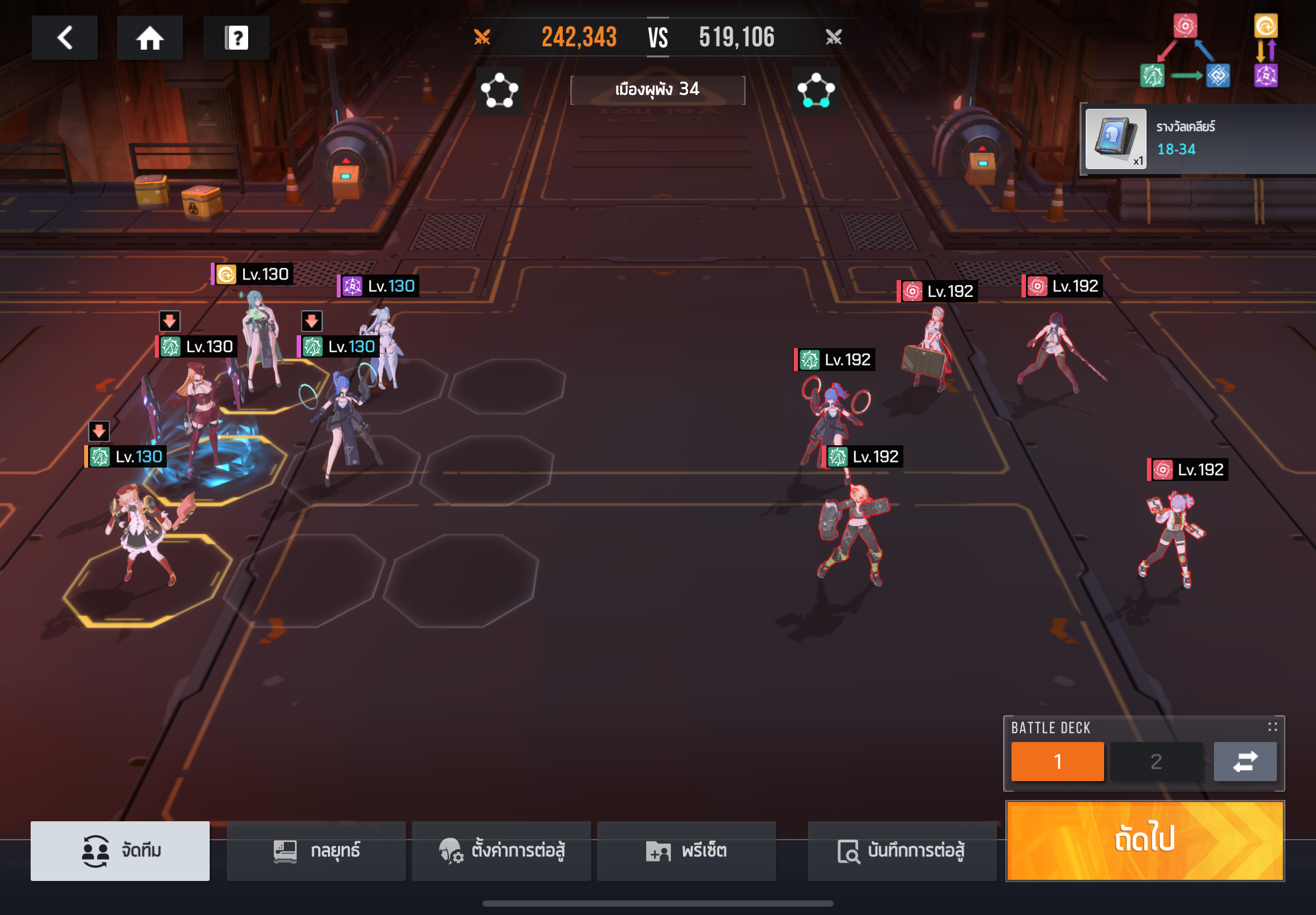View the clear reward 18-34 item
The height and width of the screenshot is (915, 1316).
tap(1115, 139)
